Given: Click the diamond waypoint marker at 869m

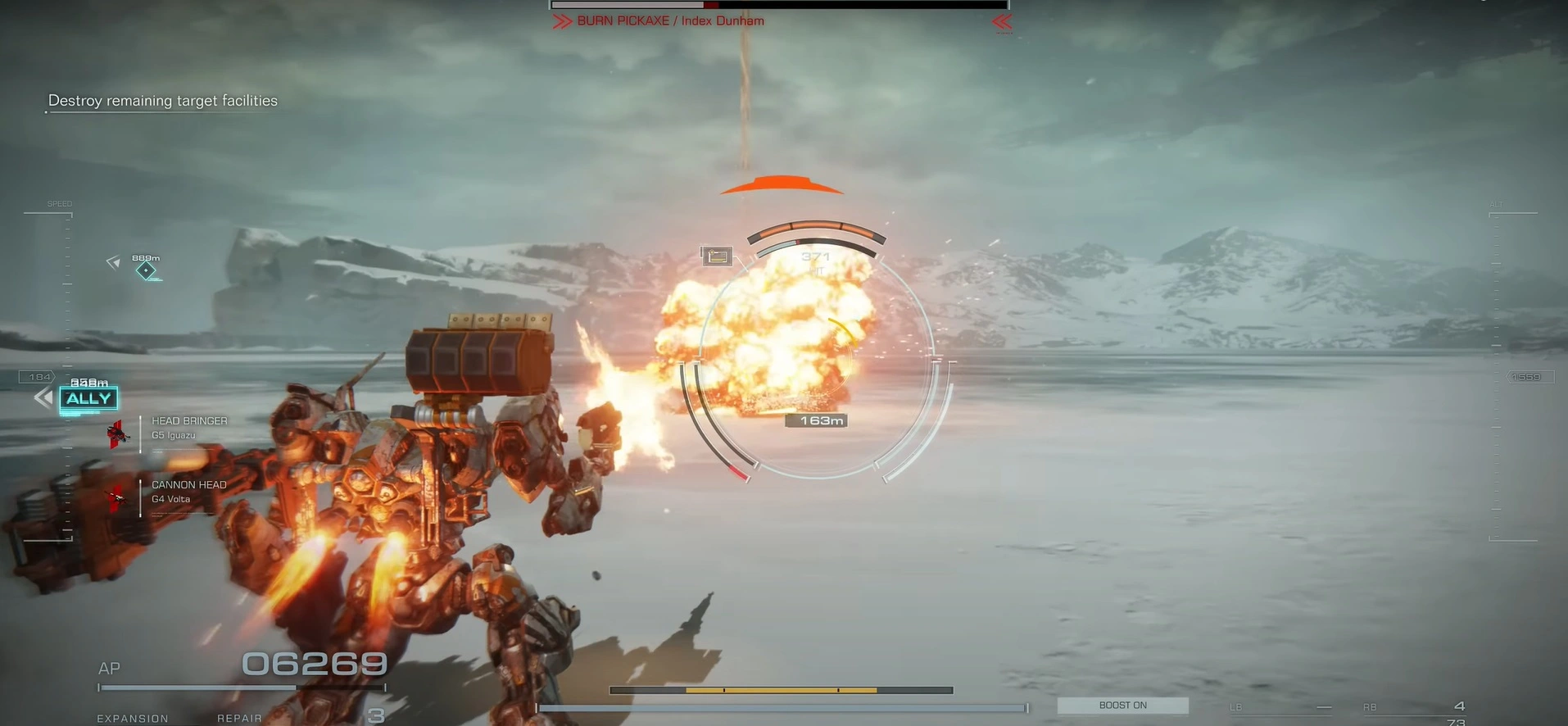Looking at the screenshot, I should (146, 270).
